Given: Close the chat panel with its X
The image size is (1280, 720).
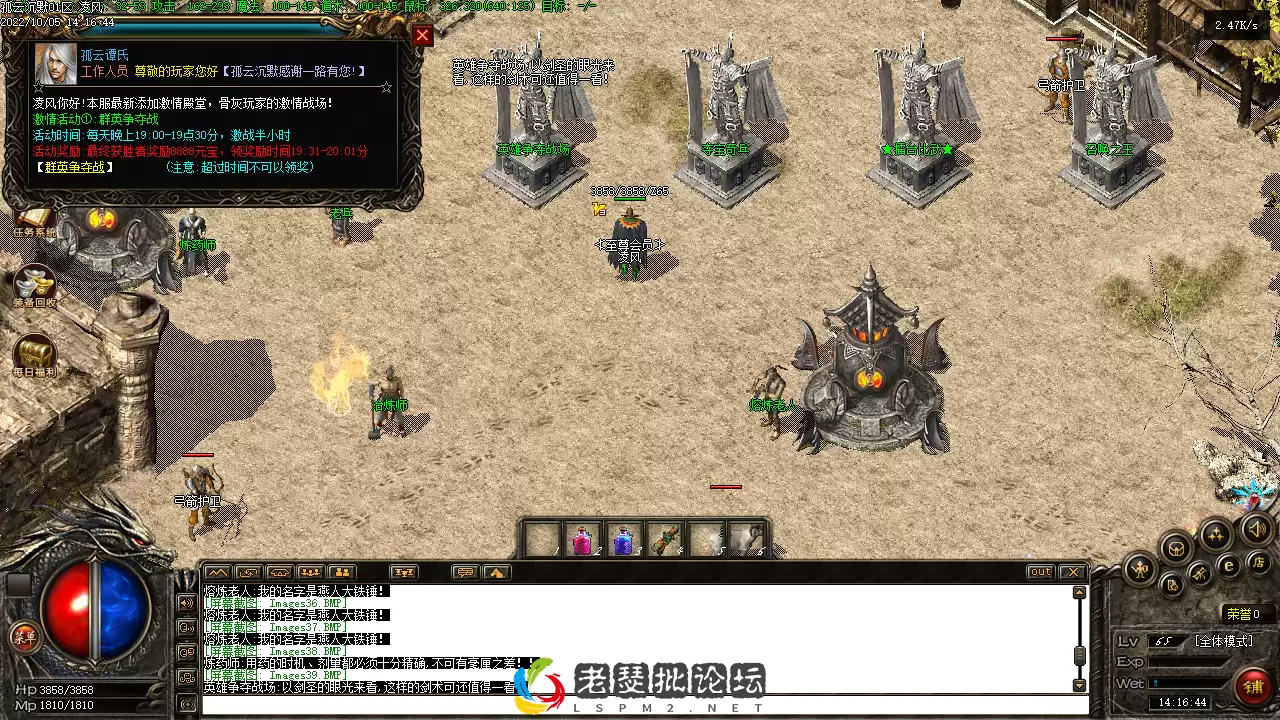Looking at the screenshot, I should [x=1072, y=572].
